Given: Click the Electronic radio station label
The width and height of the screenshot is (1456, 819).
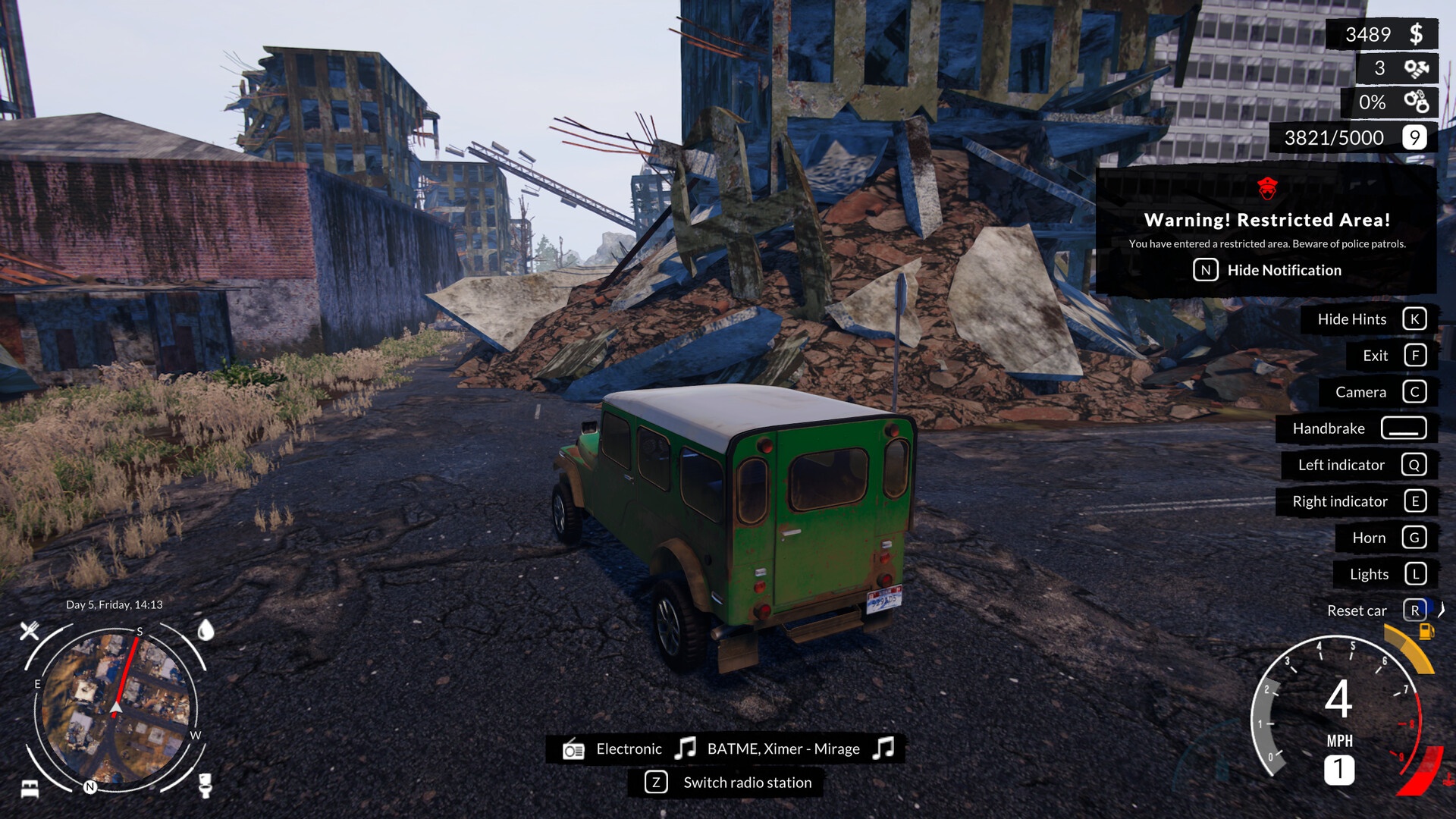Looking at the screenshot, I should pos(629,749).
